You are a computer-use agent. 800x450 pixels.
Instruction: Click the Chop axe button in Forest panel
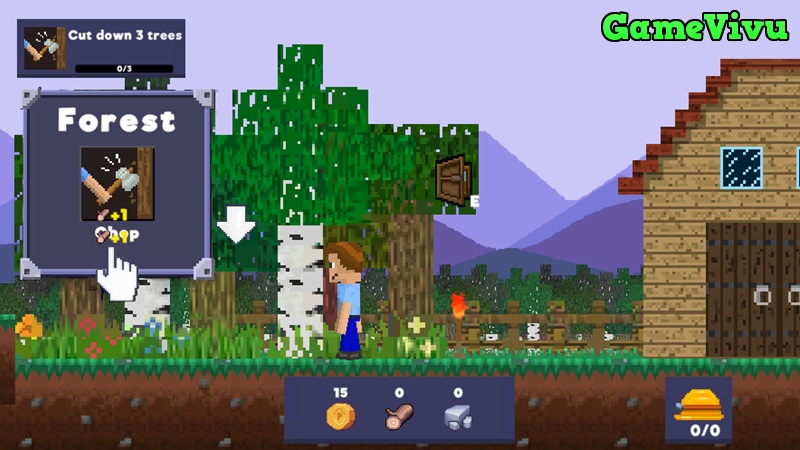(x=117, y=184)
